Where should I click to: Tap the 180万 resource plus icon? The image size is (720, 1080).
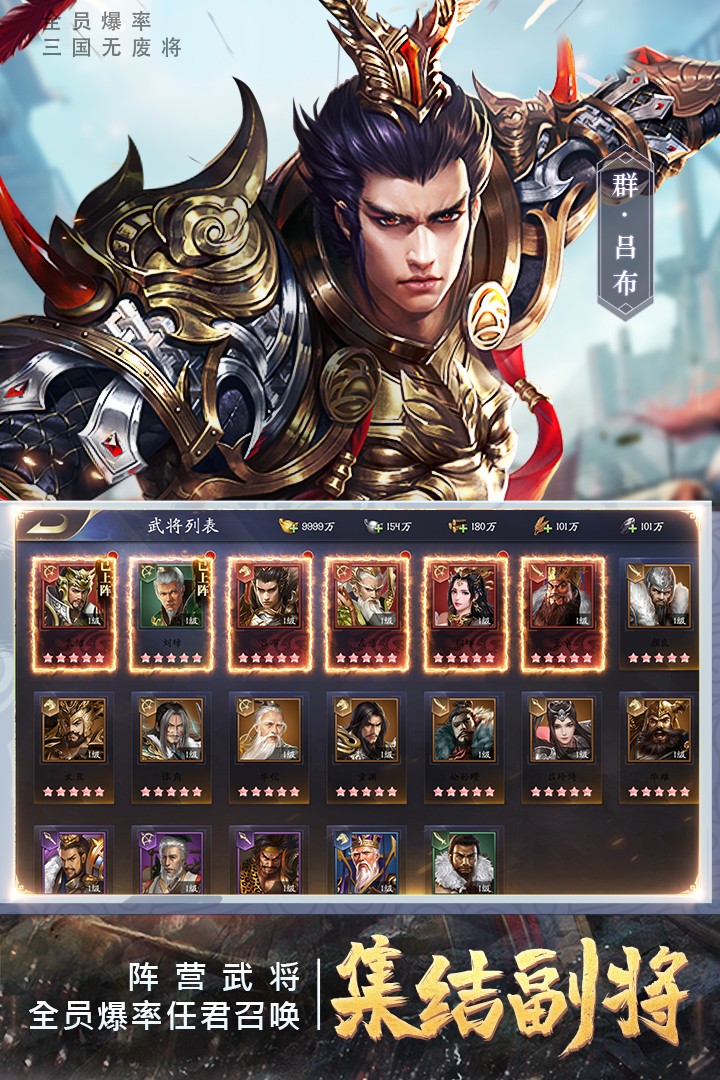tap(458, 526)
